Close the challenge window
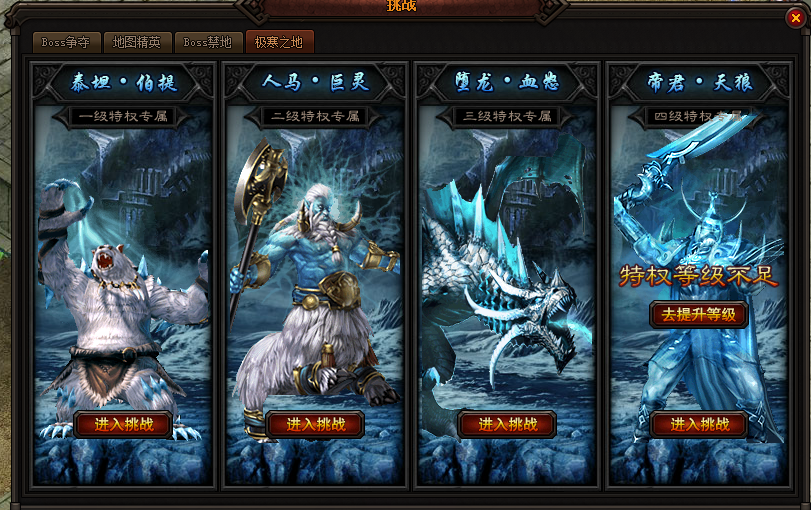This screenshot has height=510, width=811. [x=795, y=16]
